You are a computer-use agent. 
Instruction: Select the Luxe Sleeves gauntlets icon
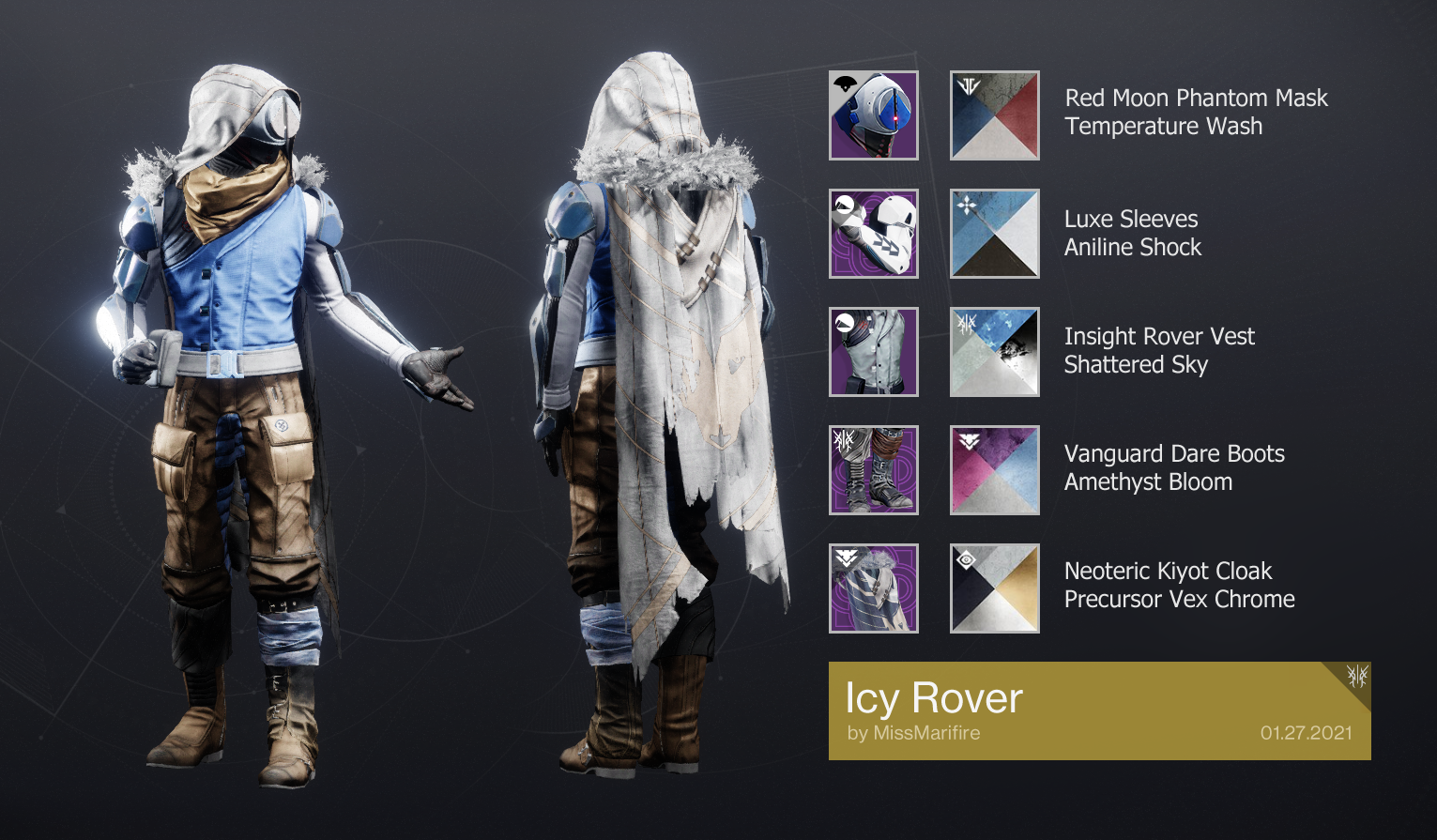873,233
